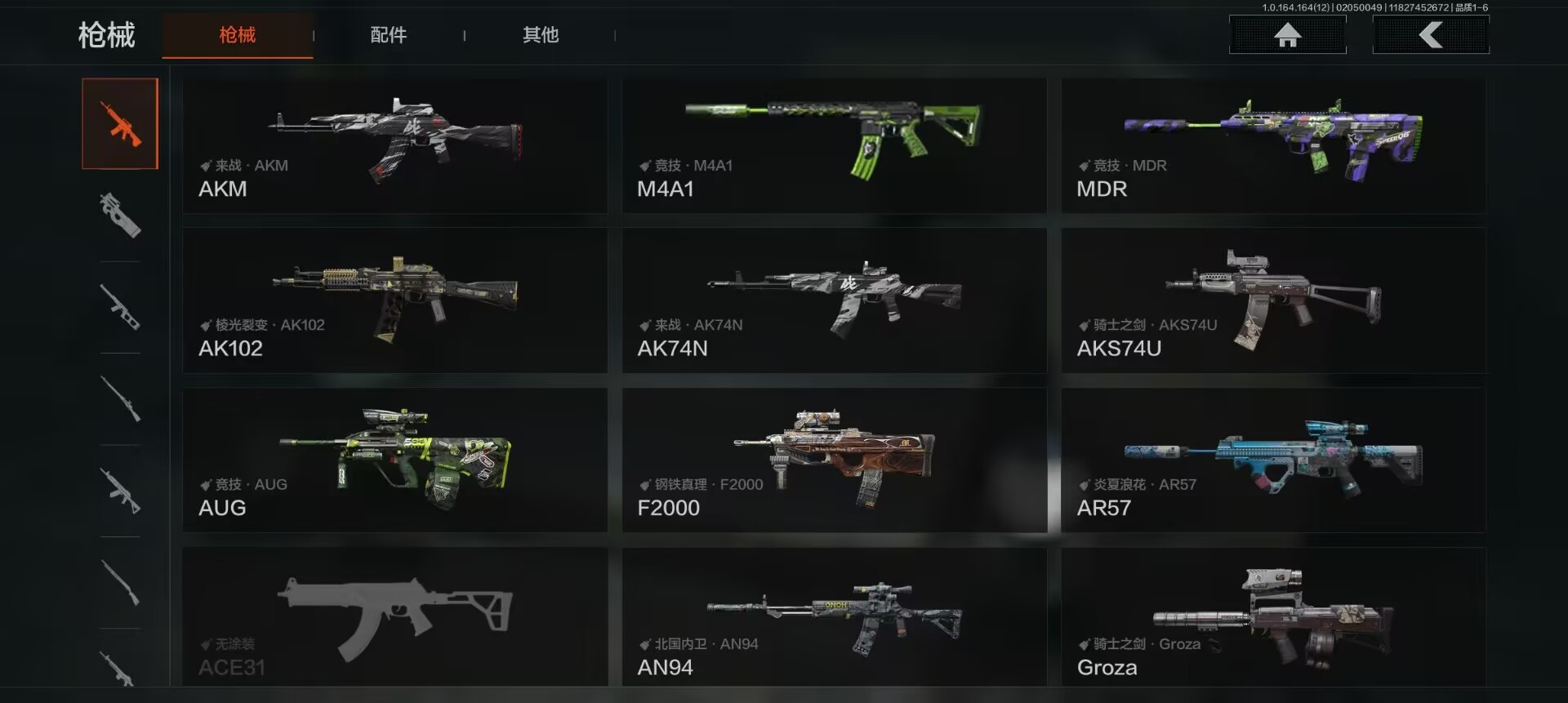Select the 其他 tab
The height and width of the screenshot is (703, 1568).
[540, 35]
